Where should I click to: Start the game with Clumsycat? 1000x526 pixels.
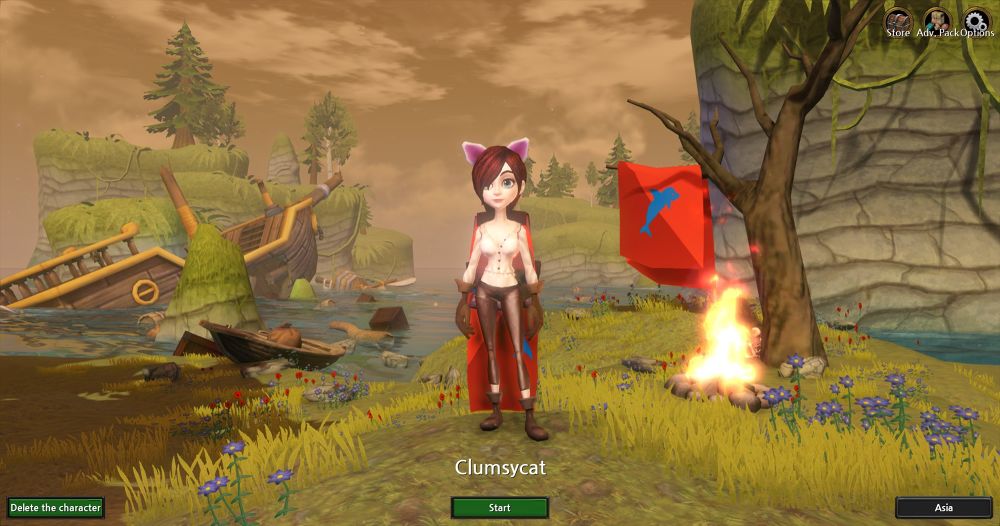[499, 507]
